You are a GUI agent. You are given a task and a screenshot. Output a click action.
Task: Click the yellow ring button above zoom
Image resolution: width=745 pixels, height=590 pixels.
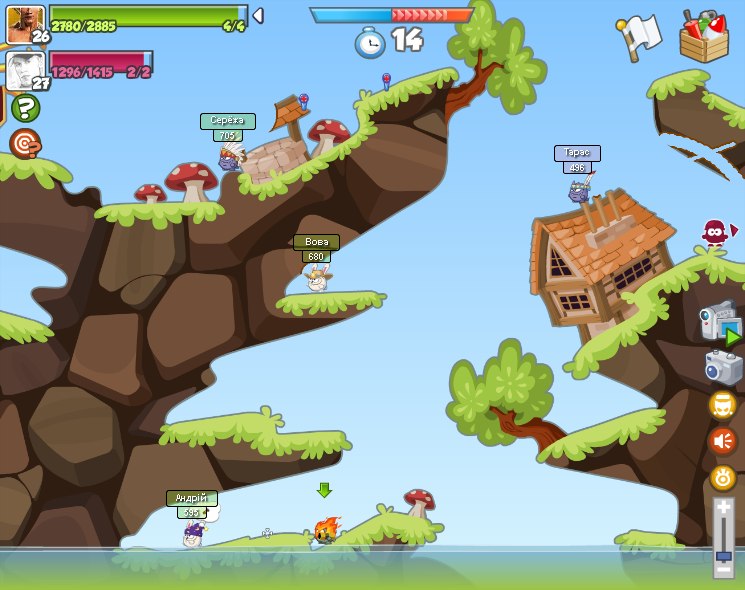click(x=723, y=477)
